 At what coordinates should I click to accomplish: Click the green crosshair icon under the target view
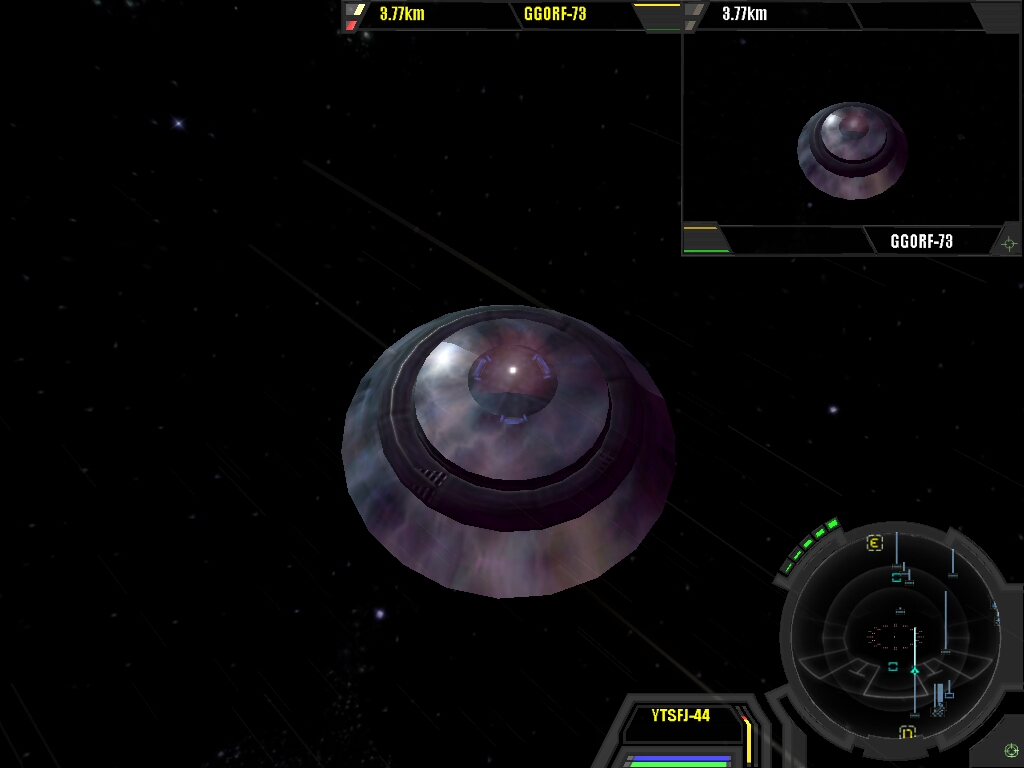1008,243
